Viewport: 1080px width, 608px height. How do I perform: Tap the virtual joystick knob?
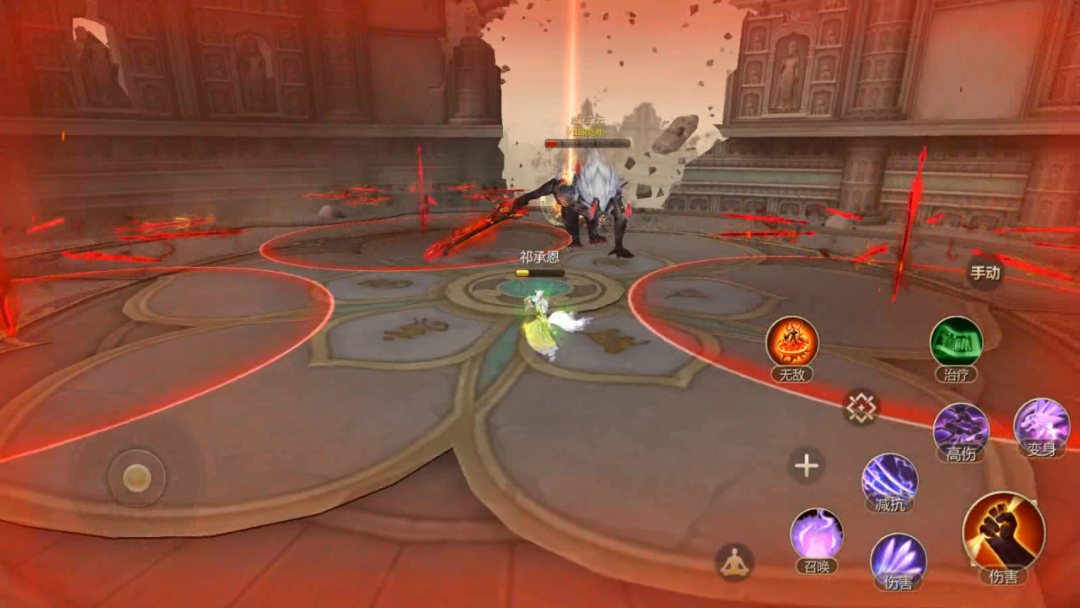tap(137, 477)
